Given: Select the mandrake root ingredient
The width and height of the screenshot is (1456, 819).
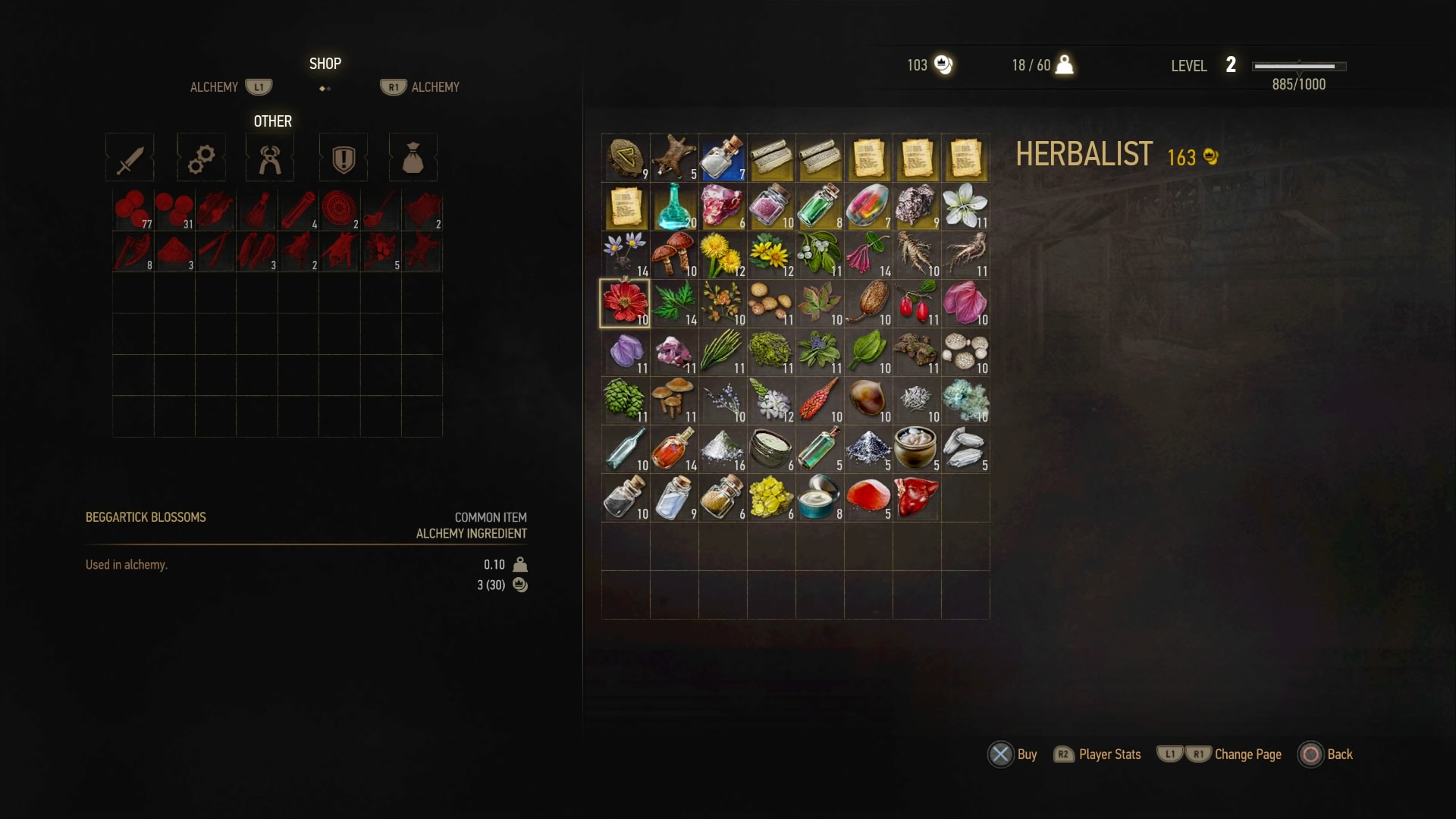Looking at the screenshot, I should (x=917, y=255).
